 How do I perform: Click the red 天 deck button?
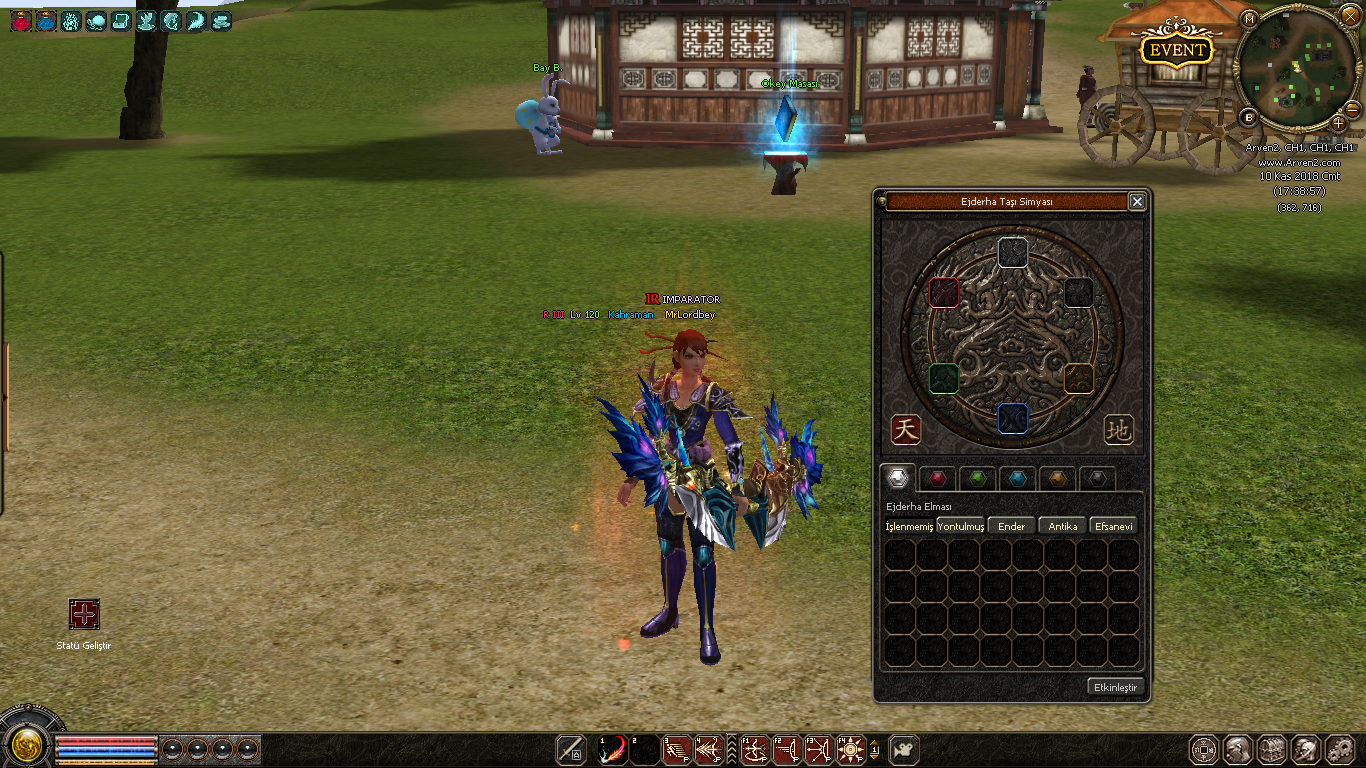click(x=905, y=429)
